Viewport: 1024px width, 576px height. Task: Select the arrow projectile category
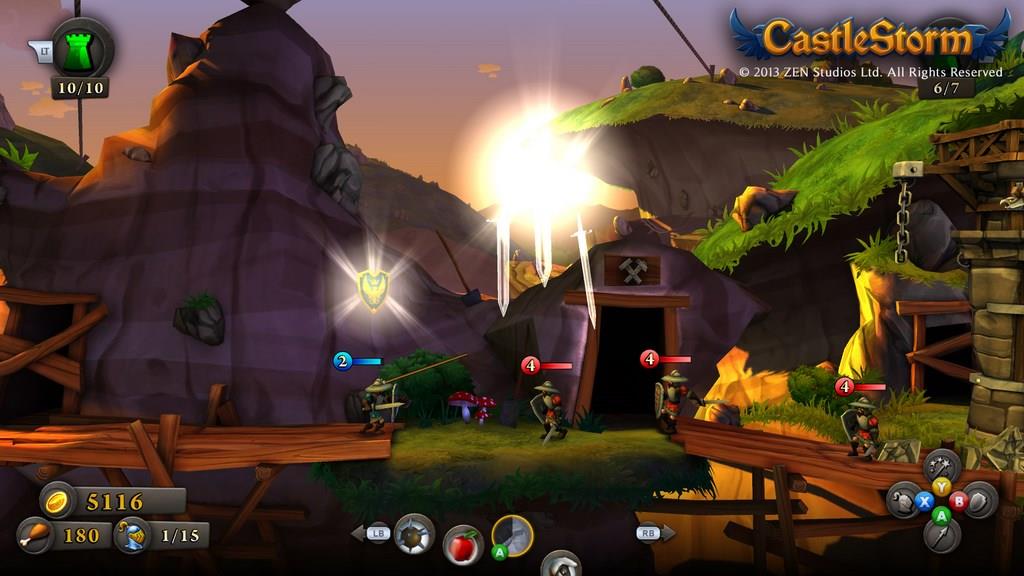(x=941, y=535)
